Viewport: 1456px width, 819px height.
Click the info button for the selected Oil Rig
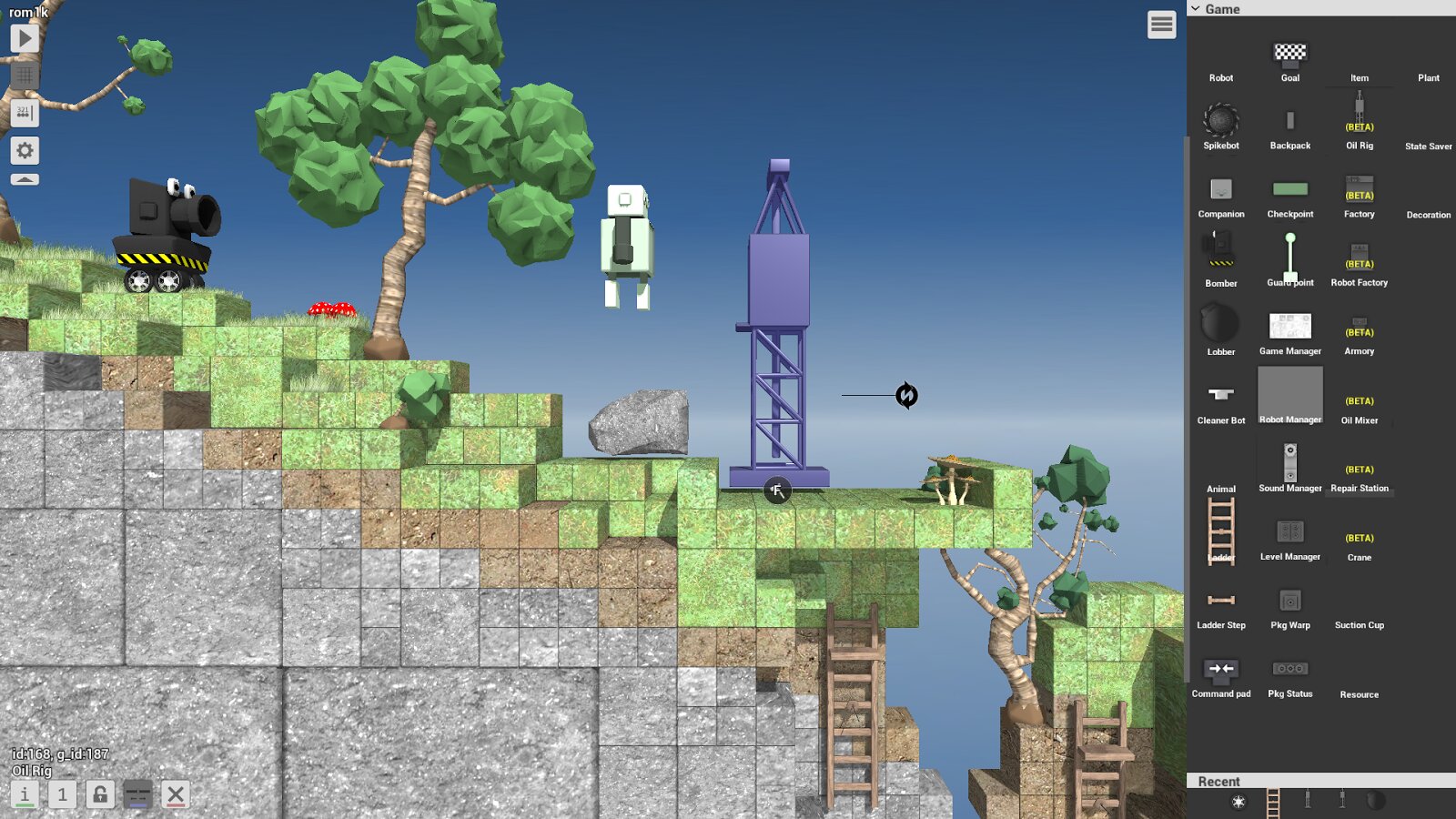click(25, 794)
